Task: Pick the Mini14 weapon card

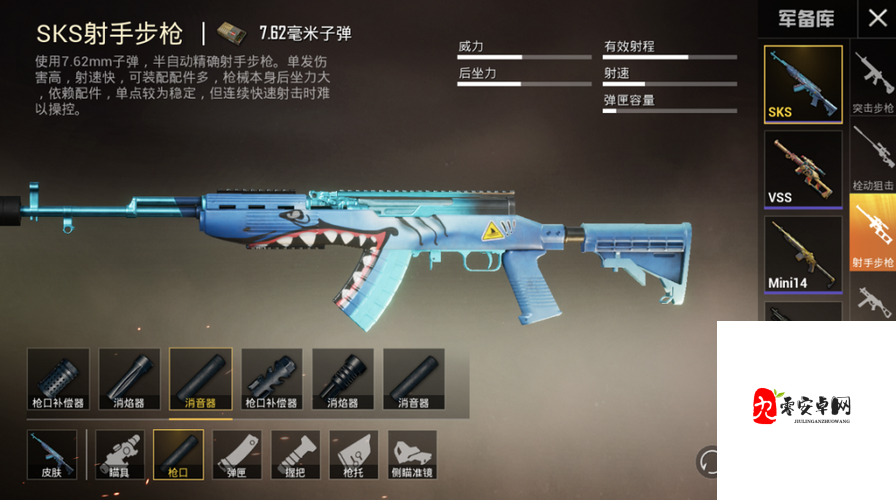Action: (803, 254)
